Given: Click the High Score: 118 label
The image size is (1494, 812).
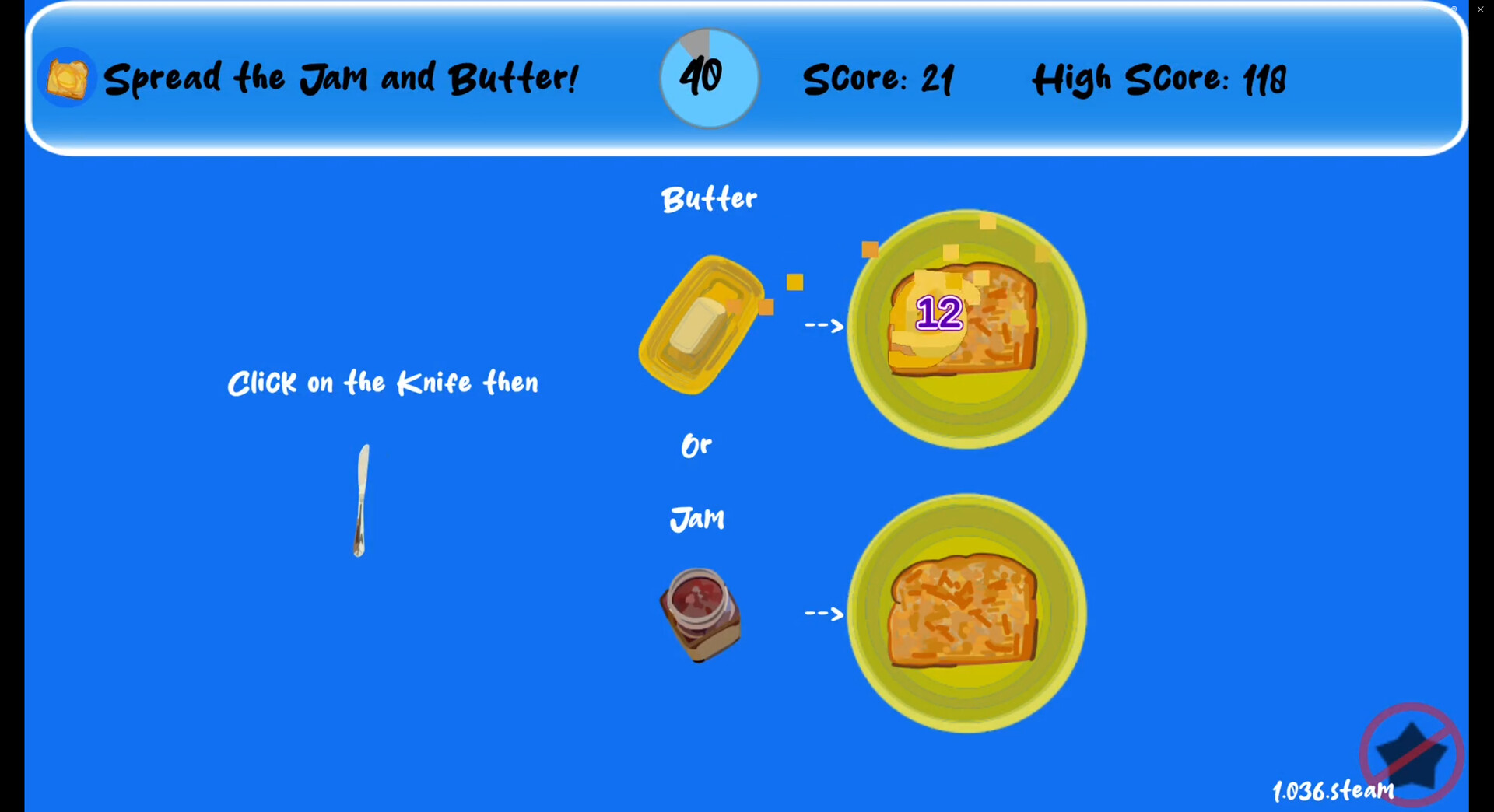Looking at the screenshot, I should 1159,78.
